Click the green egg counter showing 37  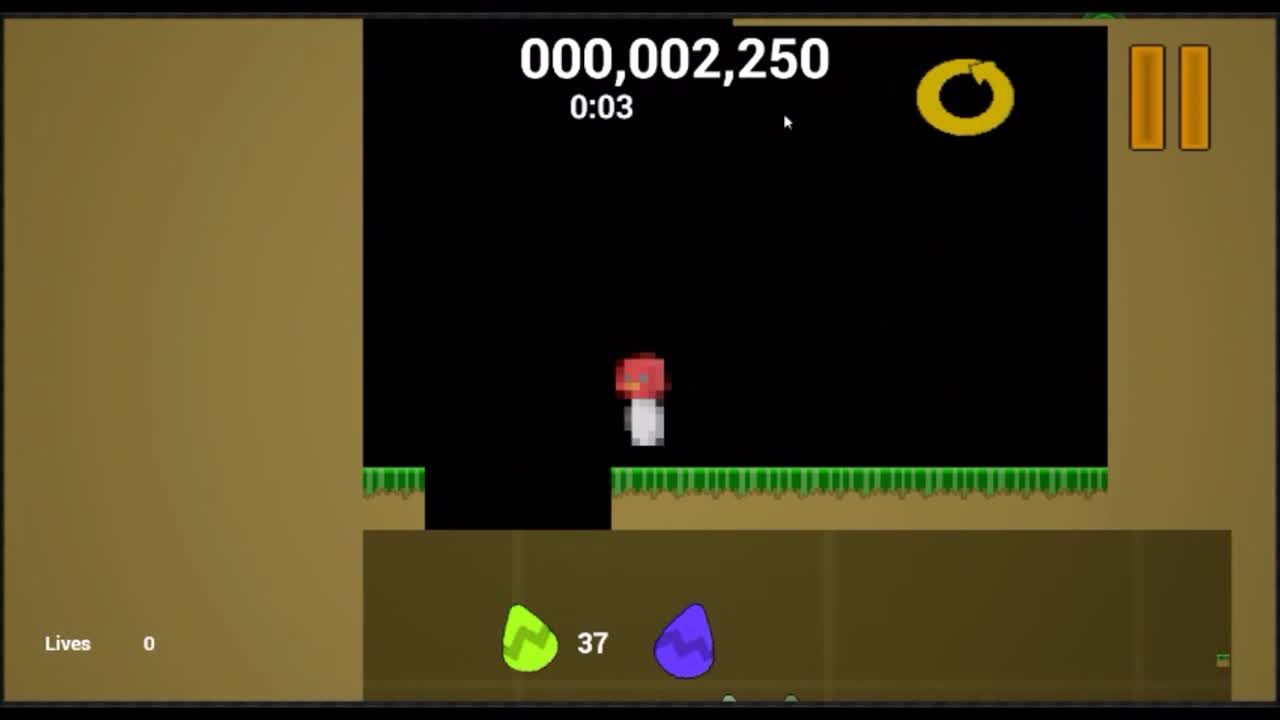coord(593,641)
